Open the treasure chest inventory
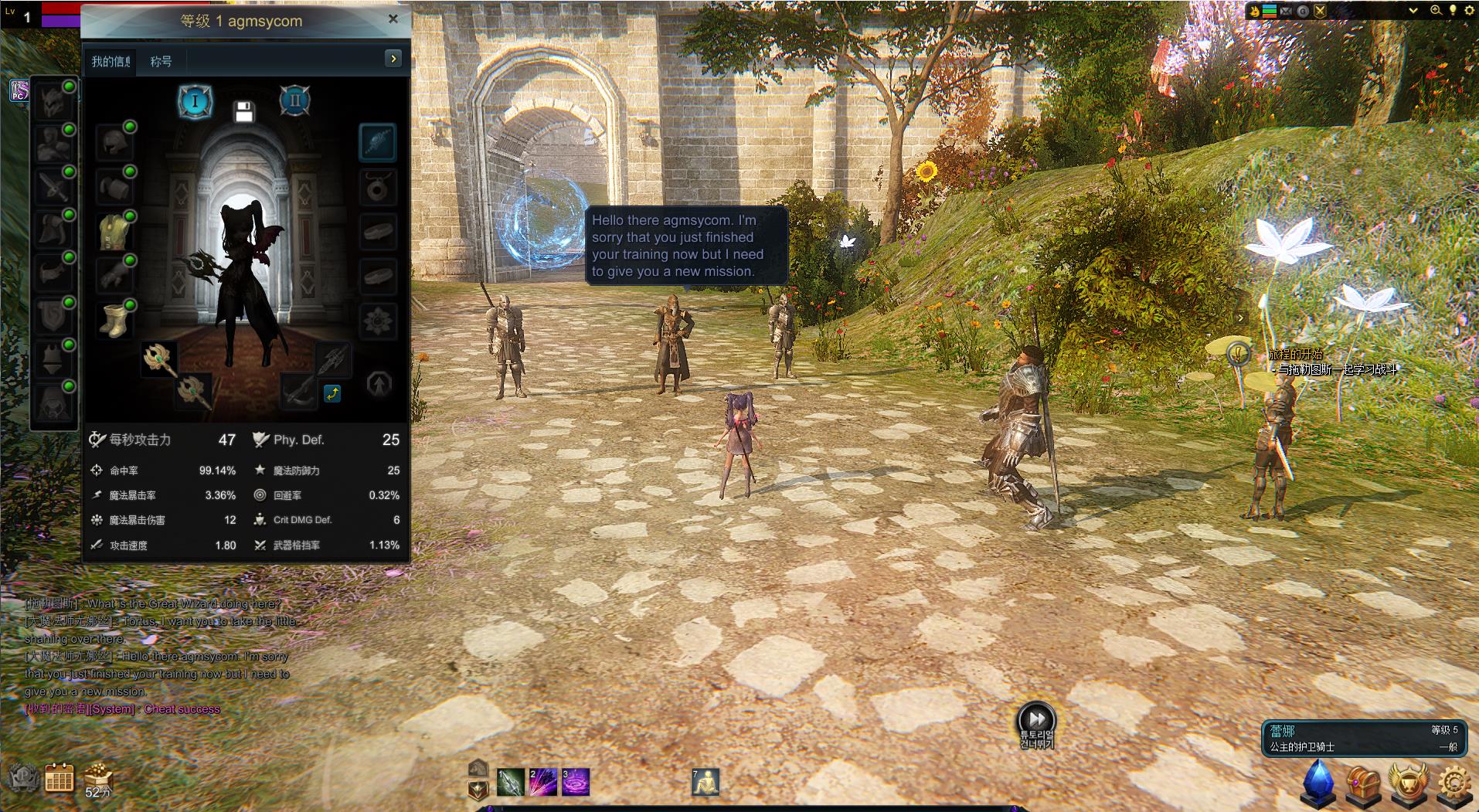 1364,782
